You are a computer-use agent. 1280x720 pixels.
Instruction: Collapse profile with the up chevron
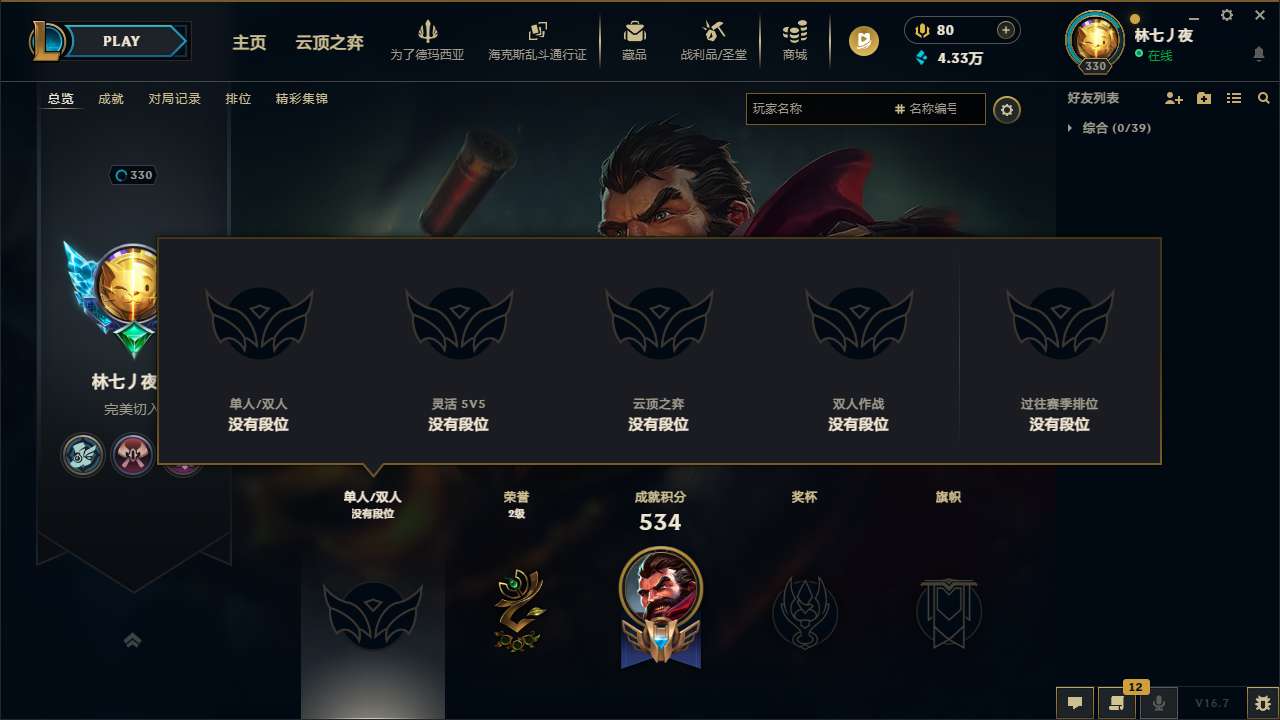[133, 640]
